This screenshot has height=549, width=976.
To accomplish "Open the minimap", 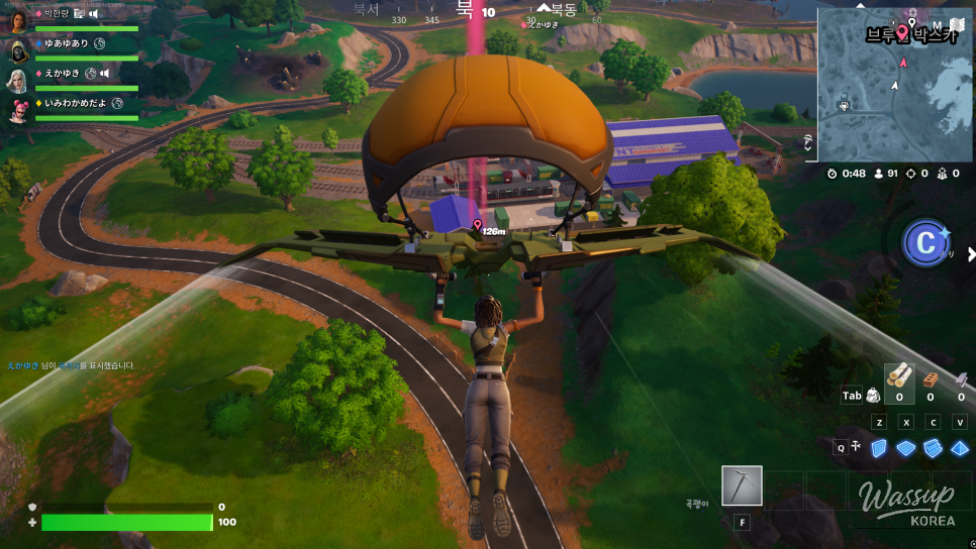I will 893,85.
